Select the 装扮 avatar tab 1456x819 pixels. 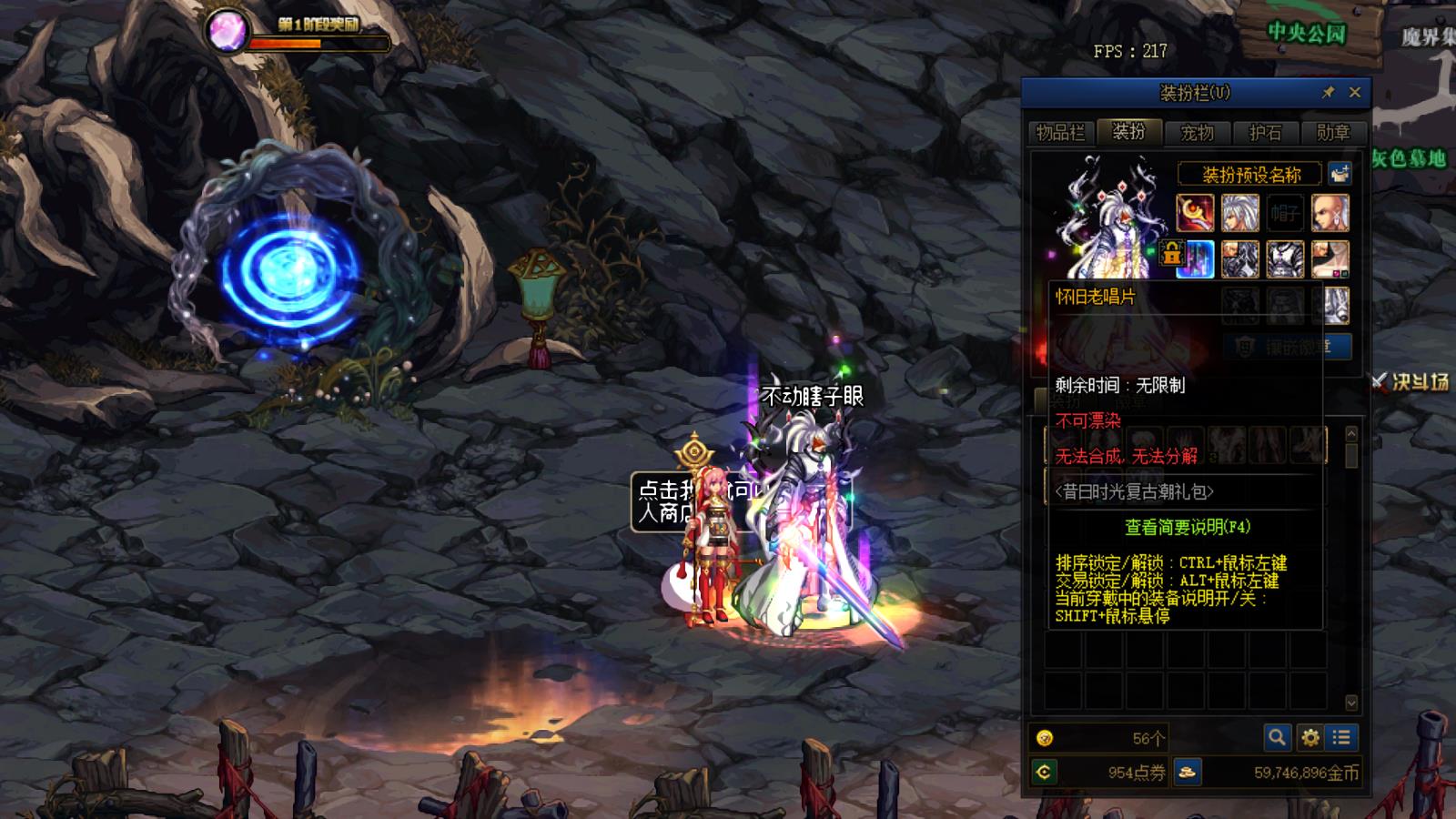[x=1129, y=132]
